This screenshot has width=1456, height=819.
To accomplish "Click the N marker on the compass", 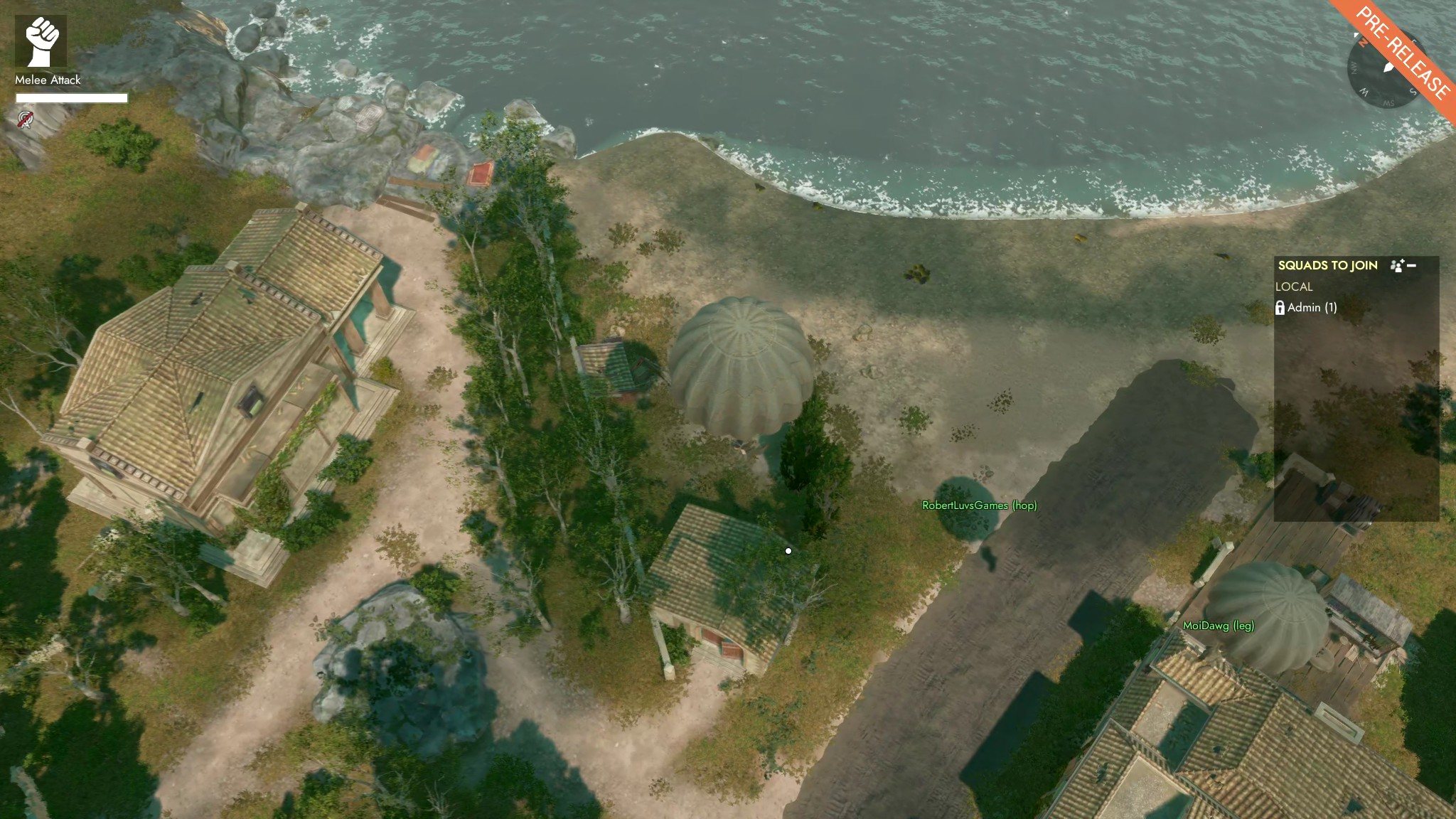I will coord(1362,43).
